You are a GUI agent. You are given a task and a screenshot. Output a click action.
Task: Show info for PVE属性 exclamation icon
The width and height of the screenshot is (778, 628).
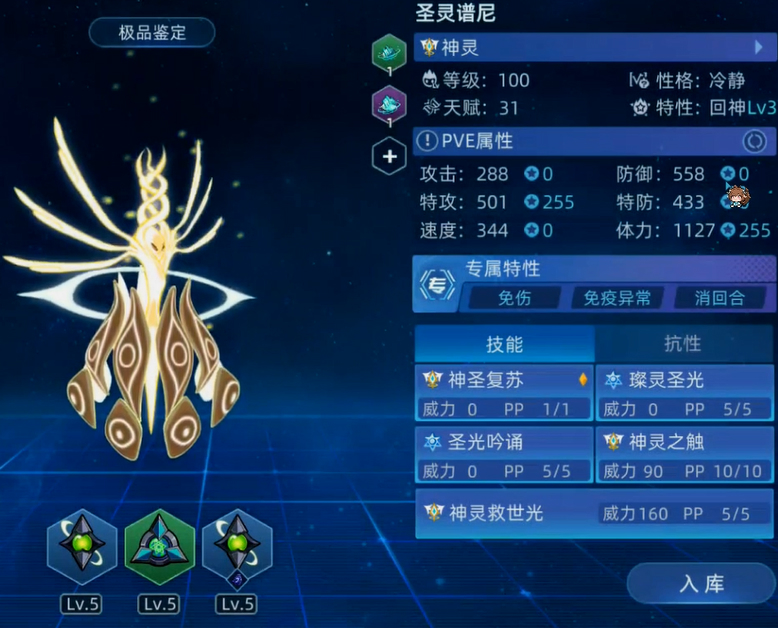[427, 142]
